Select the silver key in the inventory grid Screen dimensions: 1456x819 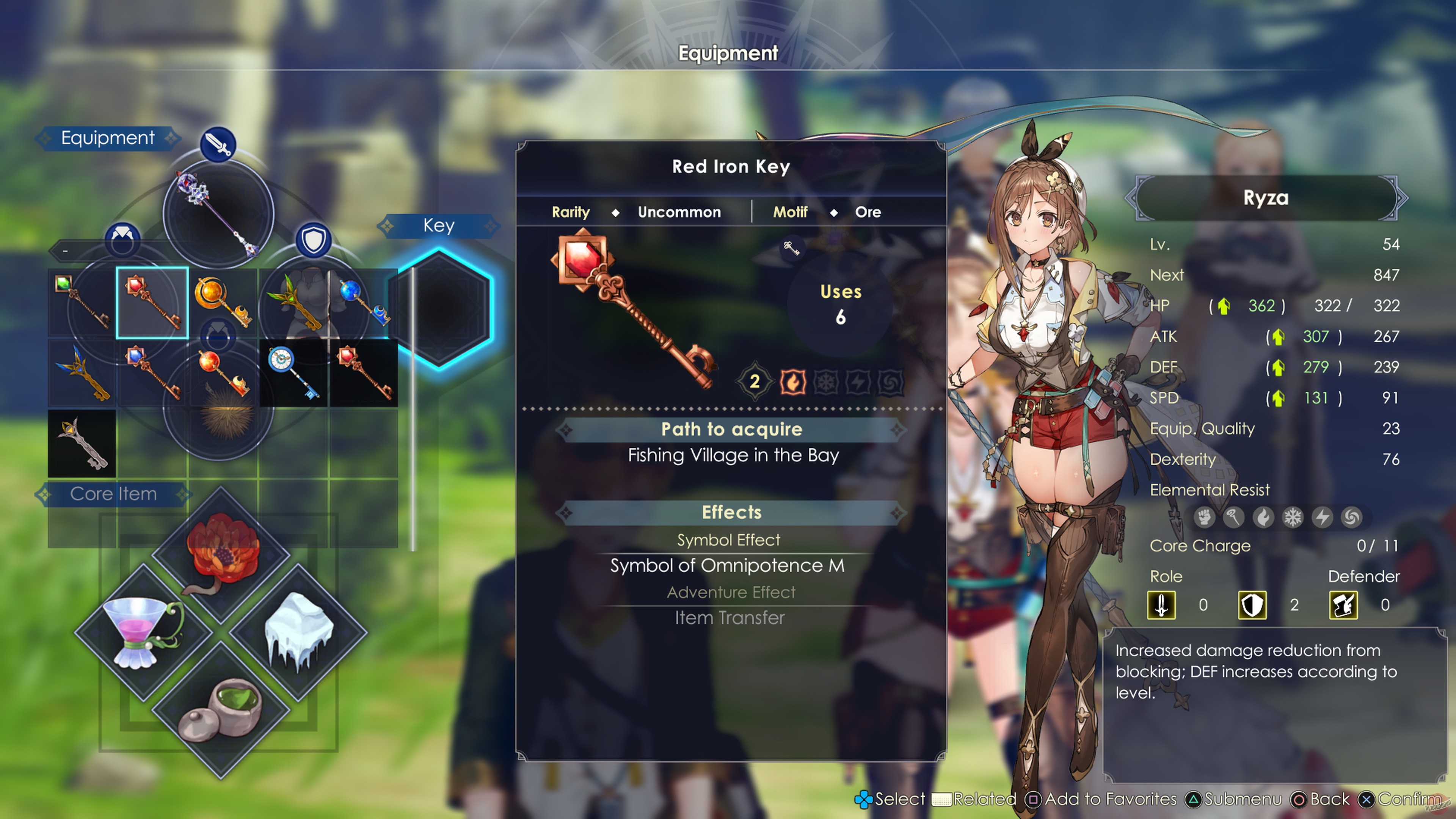(x=82, y=444)
